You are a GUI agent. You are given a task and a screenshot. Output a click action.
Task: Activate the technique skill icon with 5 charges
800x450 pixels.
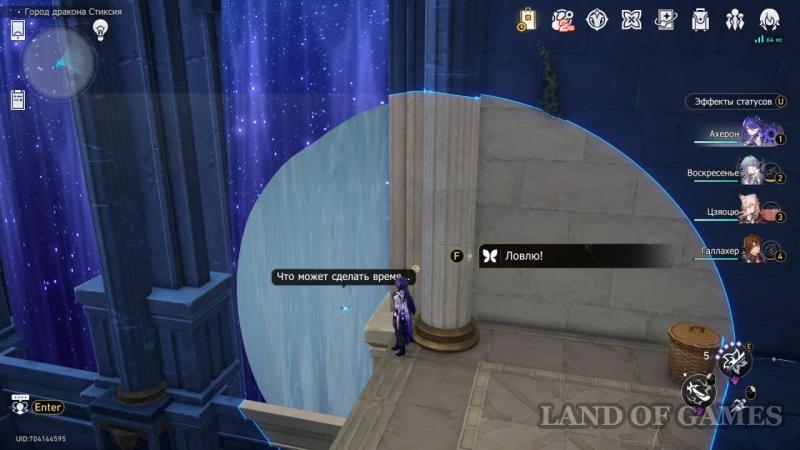737,358
